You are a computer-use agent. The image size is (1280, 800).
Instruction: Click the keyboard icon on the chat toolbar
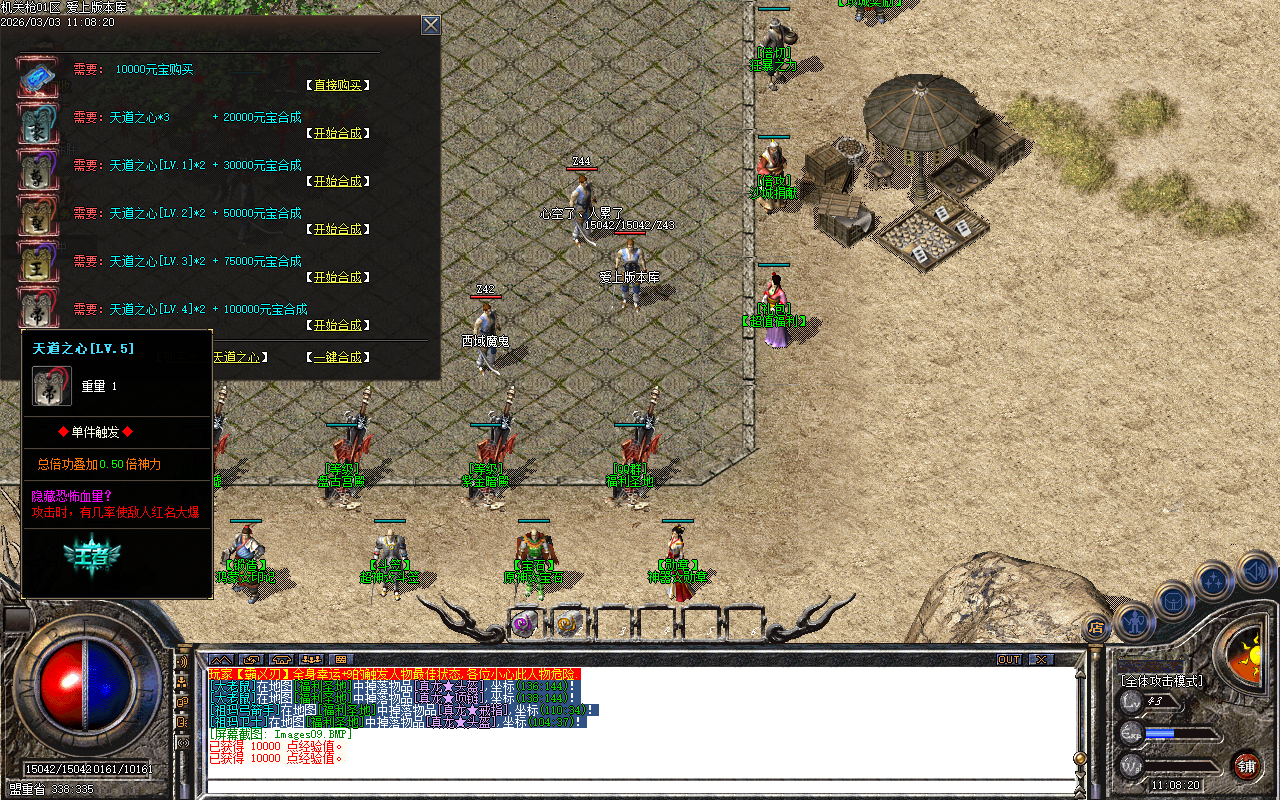click(340, 661)
